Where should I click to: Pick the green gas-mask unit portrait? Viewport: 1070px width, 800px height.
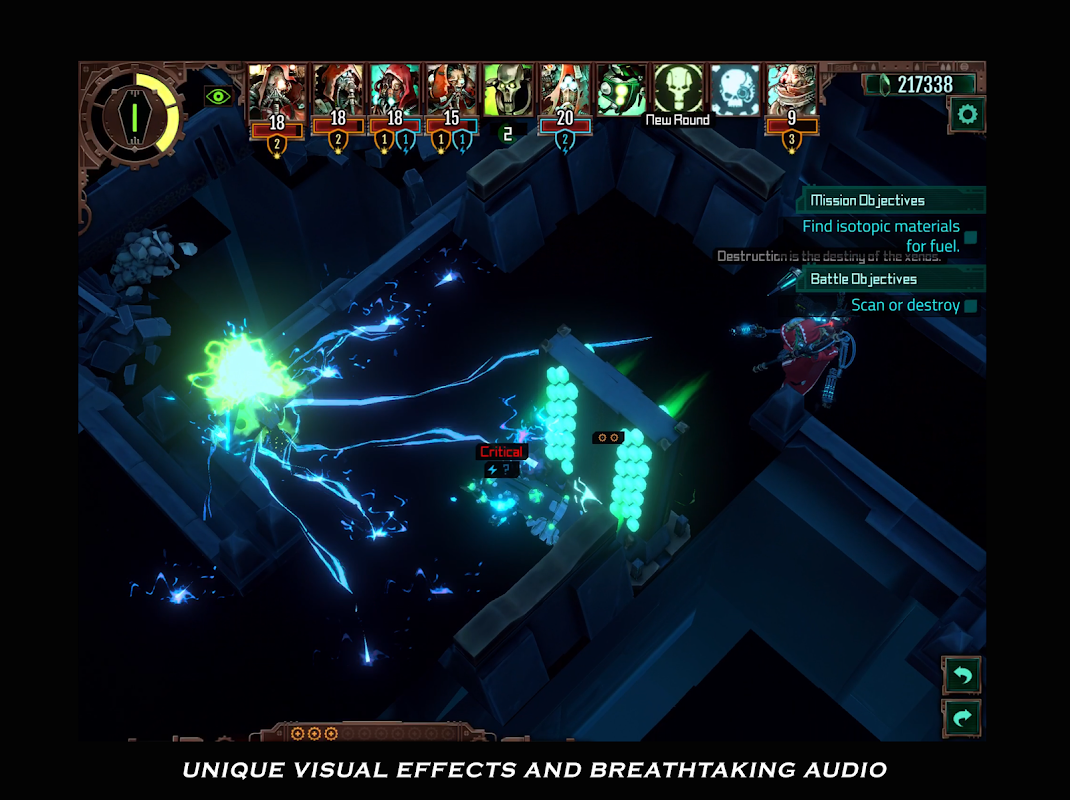click(621, 90)
